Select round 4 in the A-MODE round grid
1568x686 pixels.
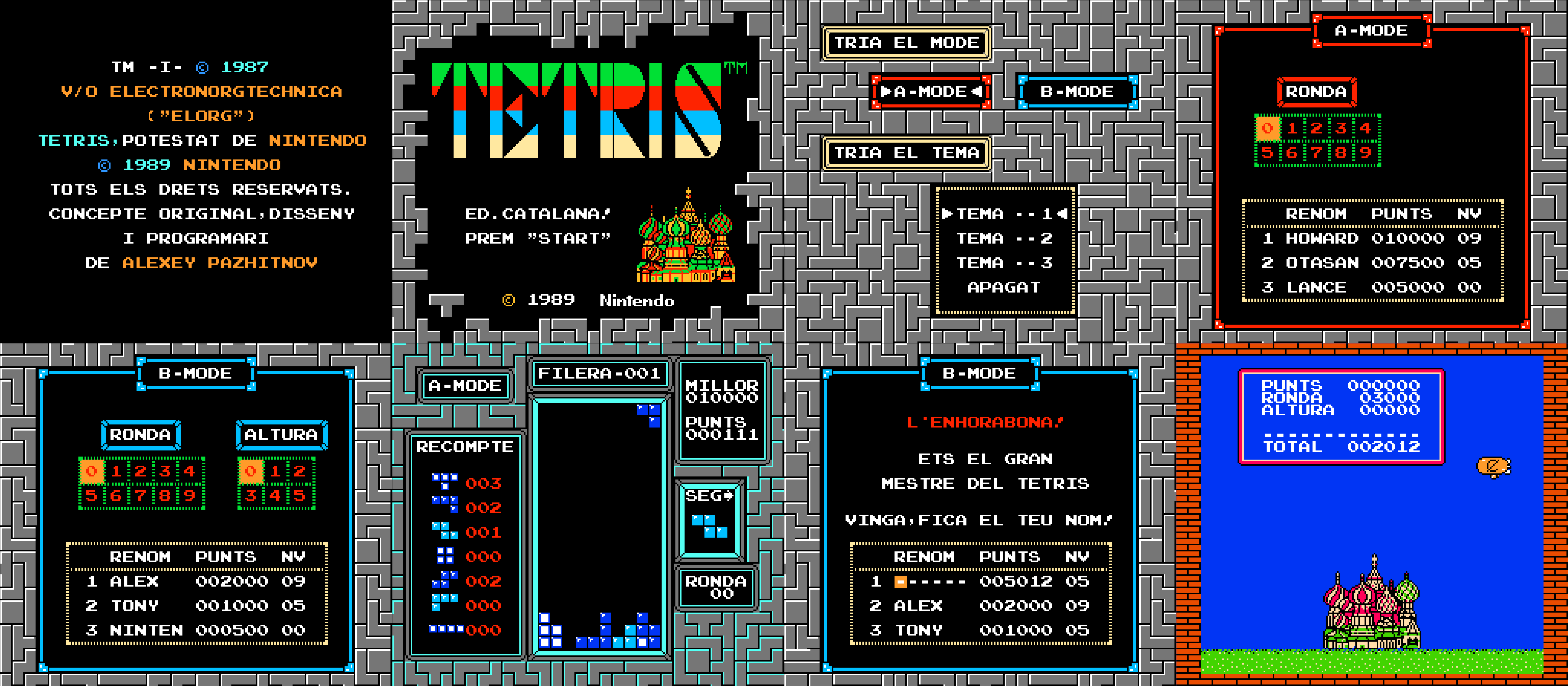tap(1365, 128)
